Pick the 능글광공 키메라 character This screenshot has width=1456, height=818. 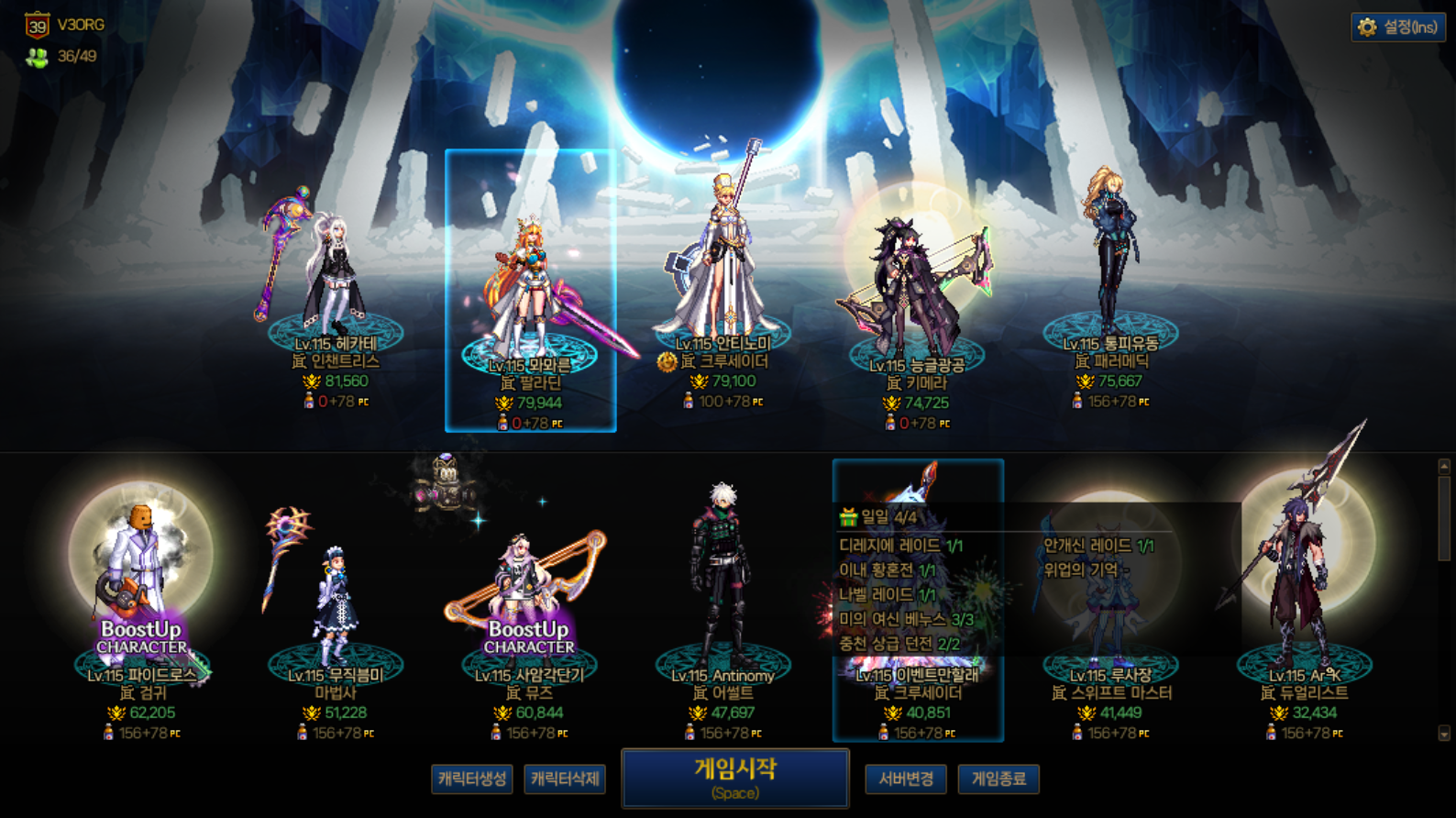pos(917,293)
